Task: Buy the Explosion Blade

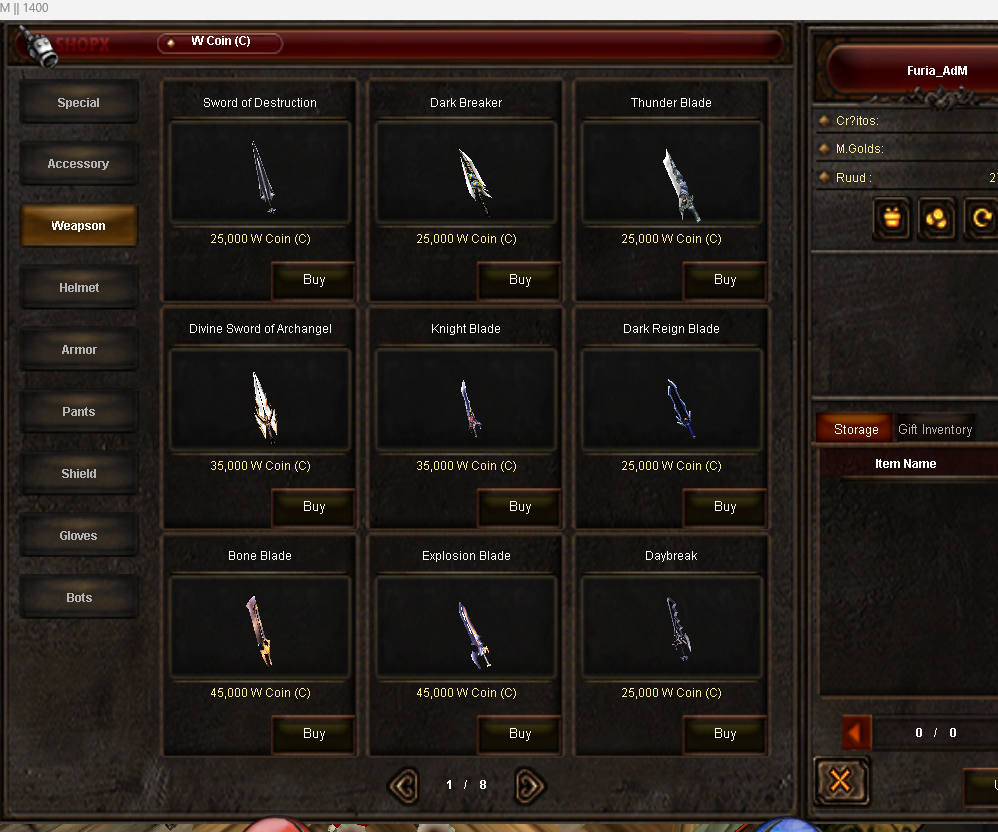Action: [x=520, y=735]
